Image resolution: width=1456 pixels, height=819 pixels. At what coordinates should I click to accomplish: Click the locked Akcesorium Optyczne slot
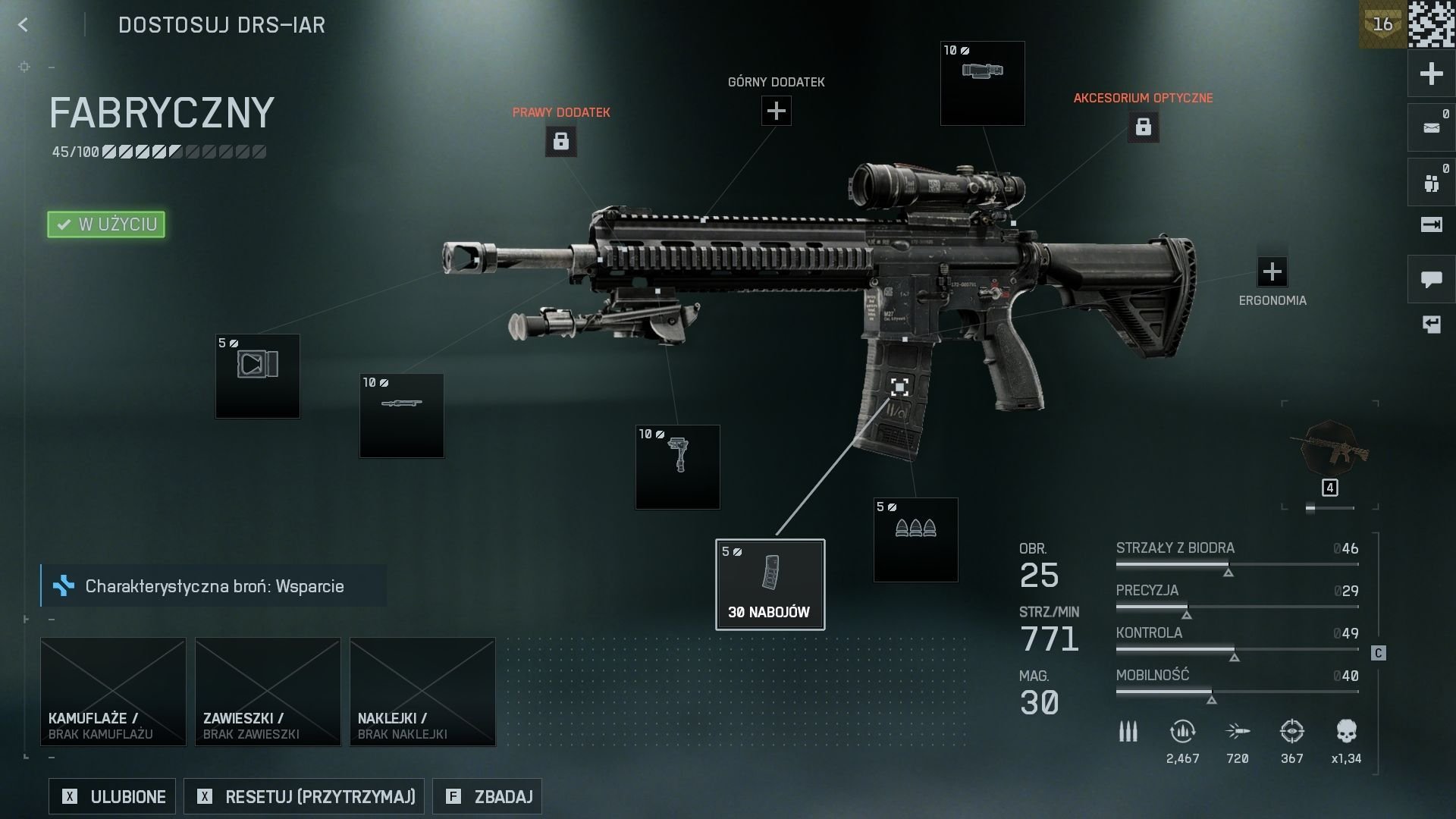(x=1143, y=127)
